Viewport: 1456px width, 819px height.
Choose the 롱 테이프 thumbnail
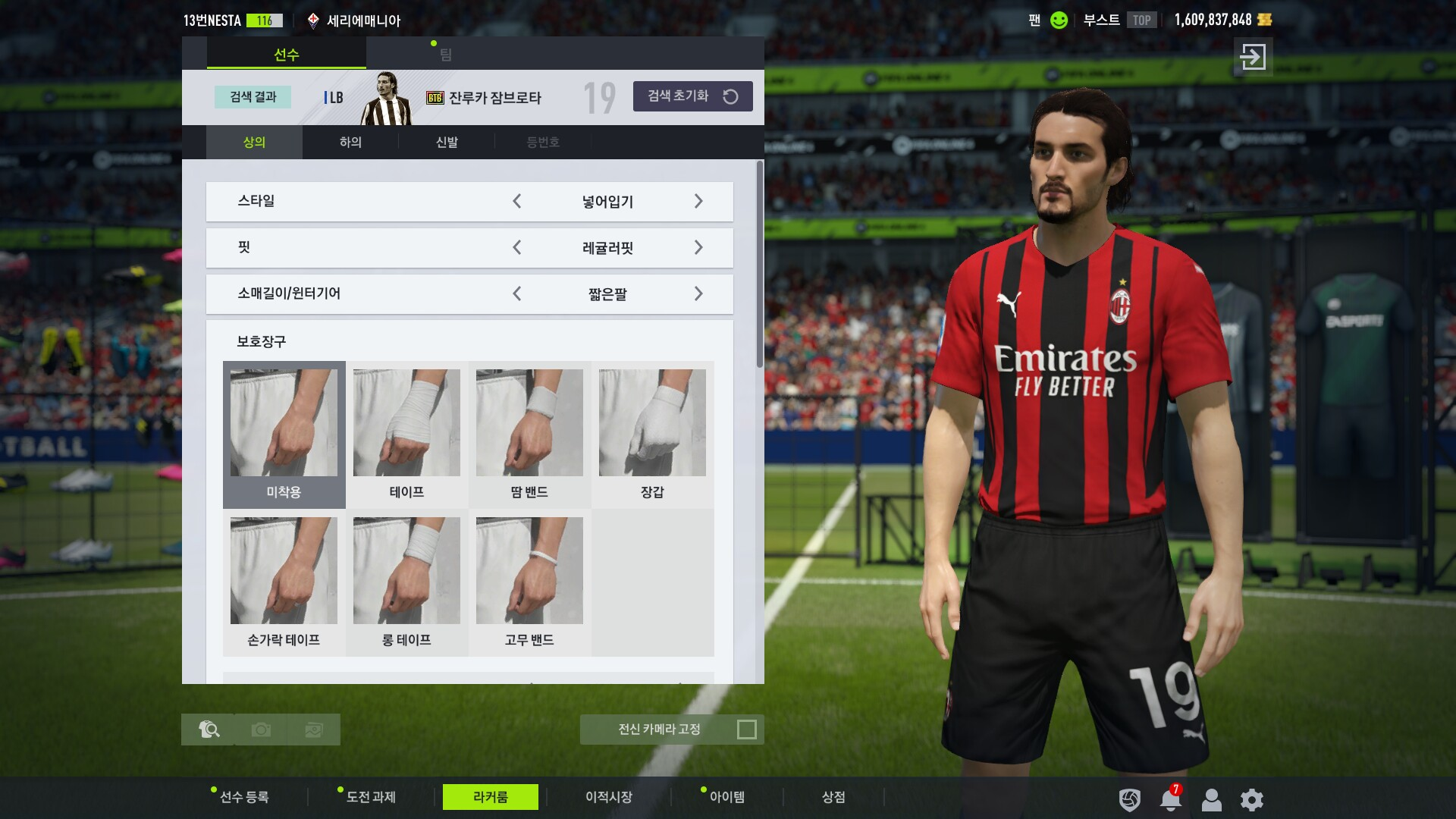(x=406, y=582)
